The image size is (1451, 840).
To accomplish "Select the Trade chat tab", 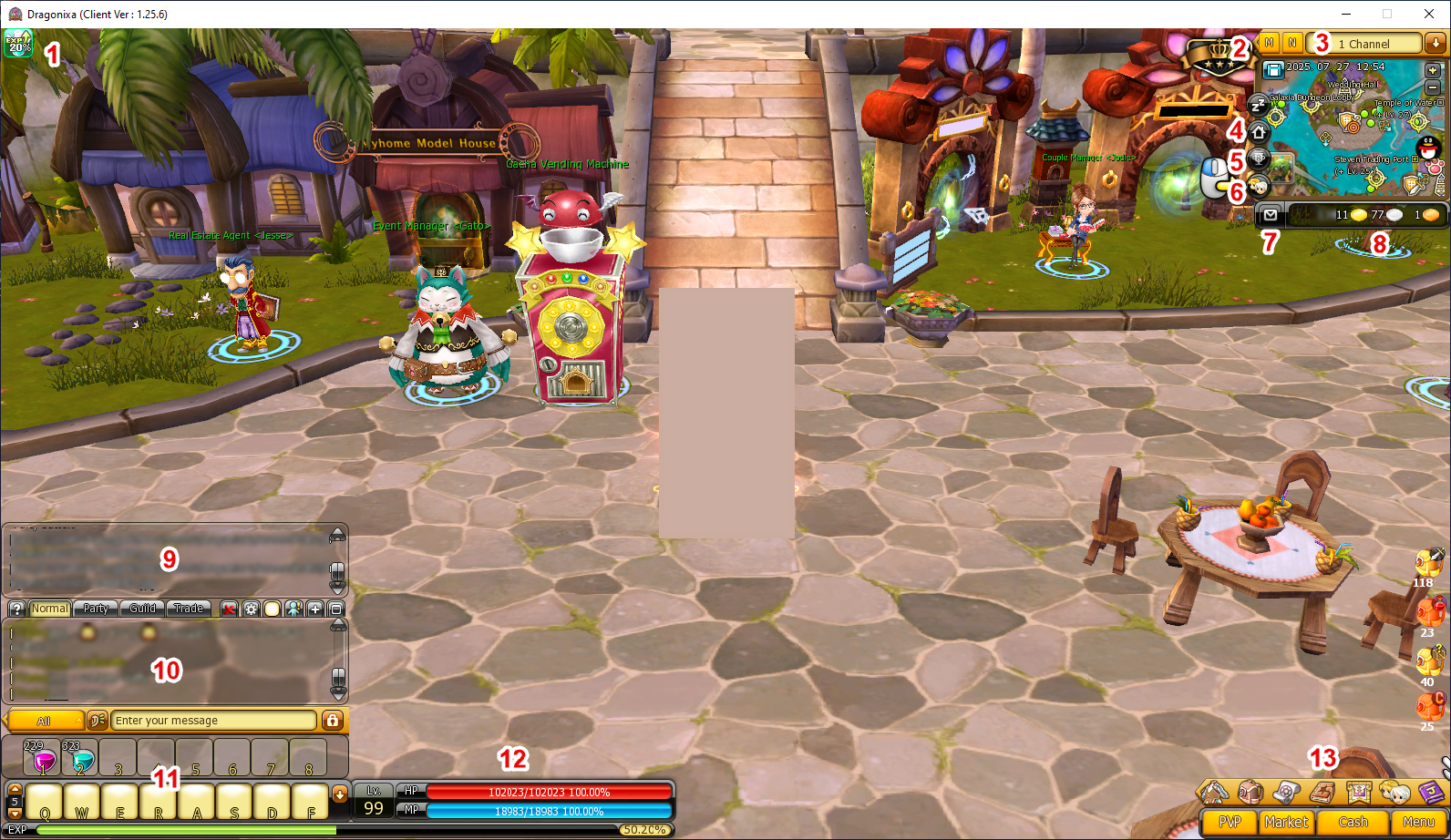I will point(189,609).
